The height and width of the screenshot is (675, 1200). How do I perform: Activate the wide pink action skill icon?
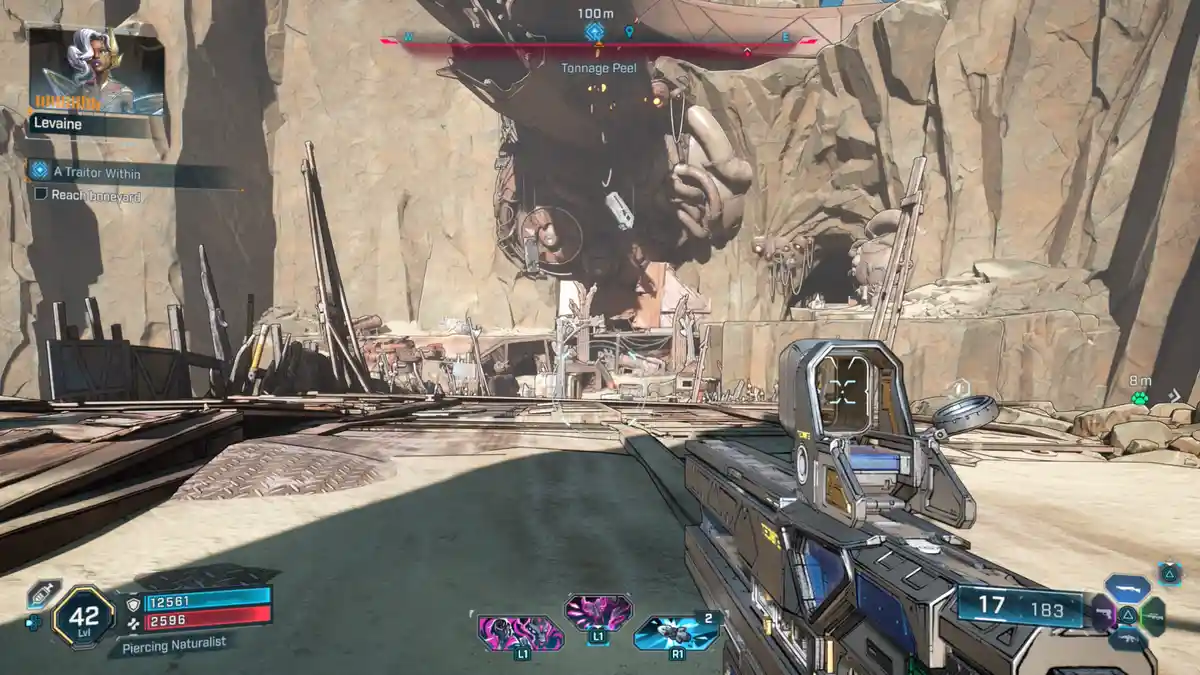coord(520,633)
